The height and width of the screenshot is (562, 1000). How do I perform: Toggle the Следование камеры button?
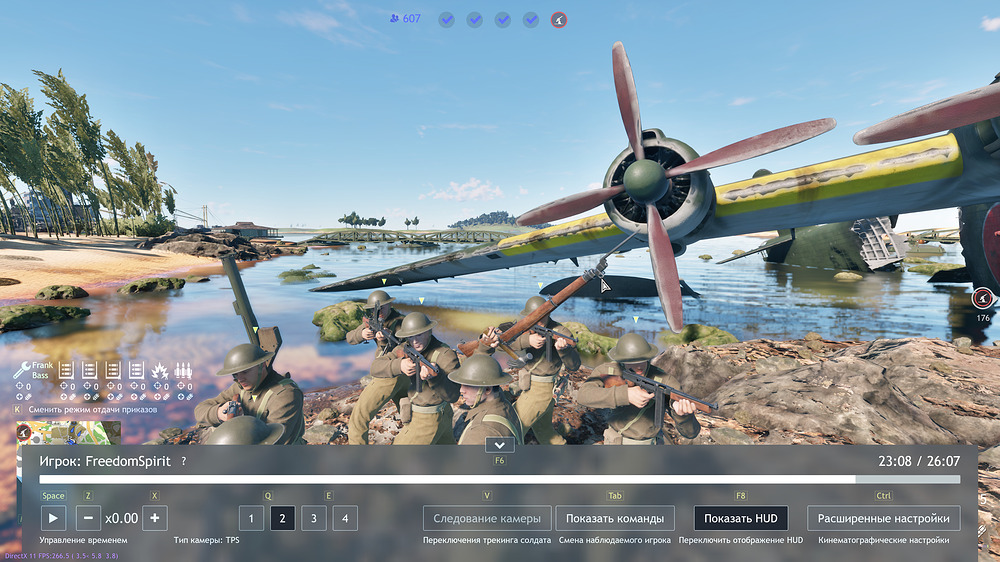pyautogui.click(x=487, y=518)
